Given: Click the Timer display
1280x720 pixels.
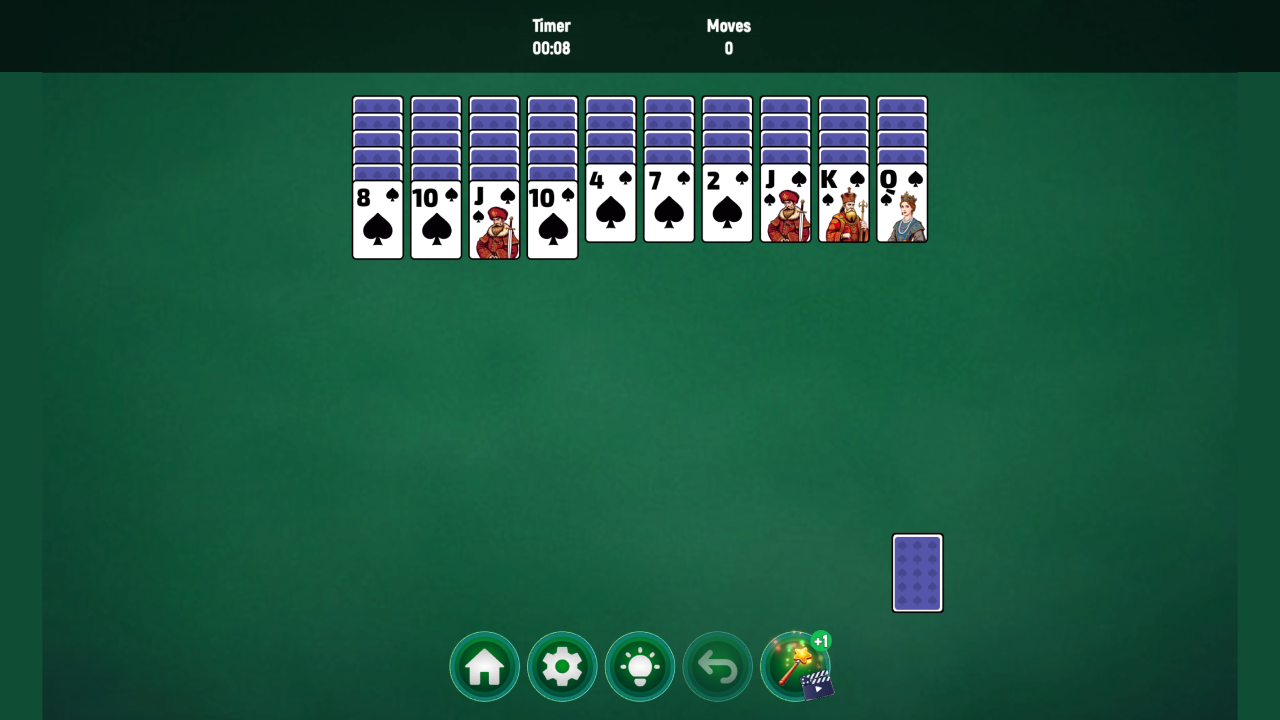Looking at the screenshot, I should [x=552, y=37].
